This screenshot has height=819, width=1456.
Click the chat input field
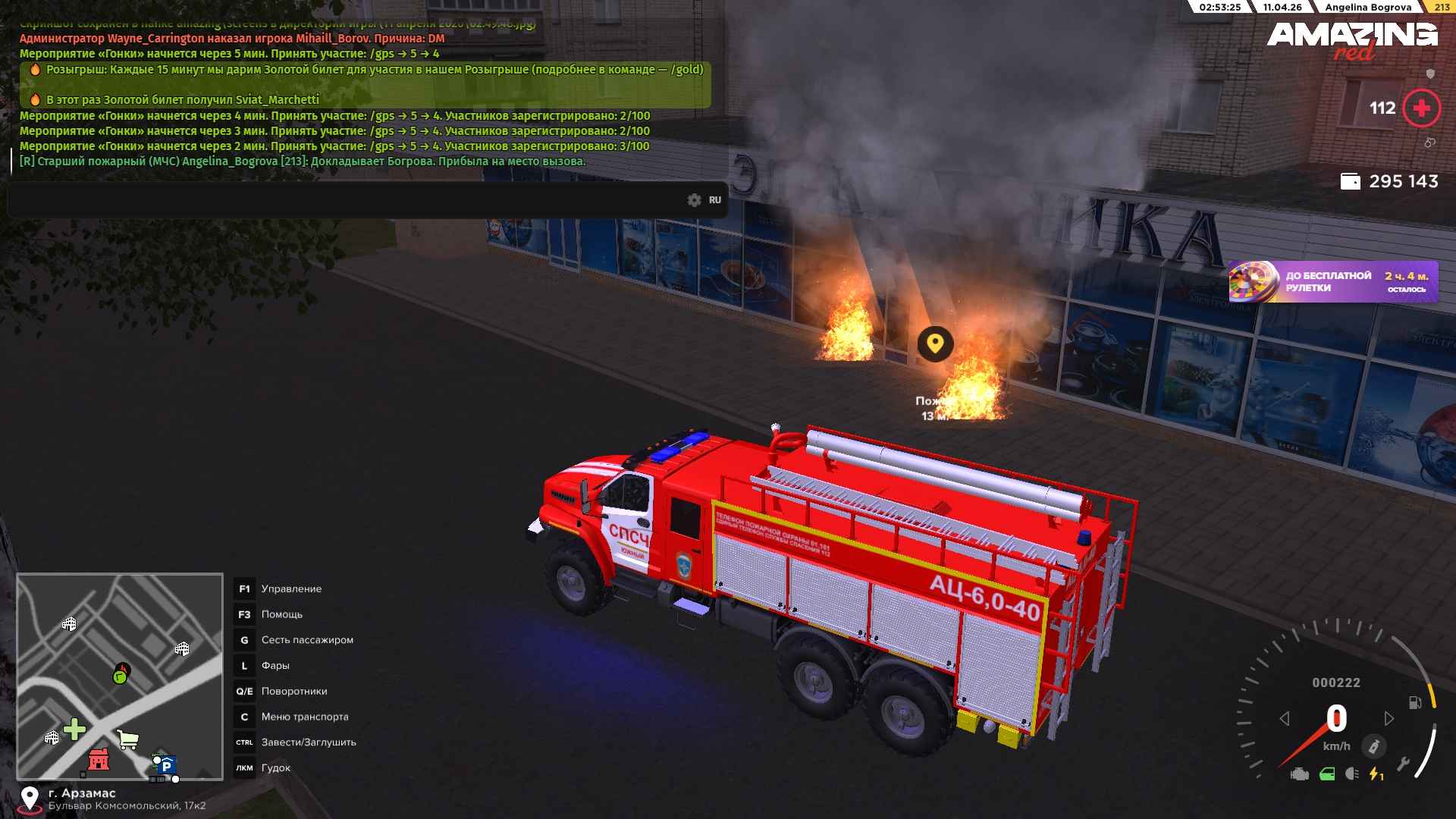tap(341, 200)
